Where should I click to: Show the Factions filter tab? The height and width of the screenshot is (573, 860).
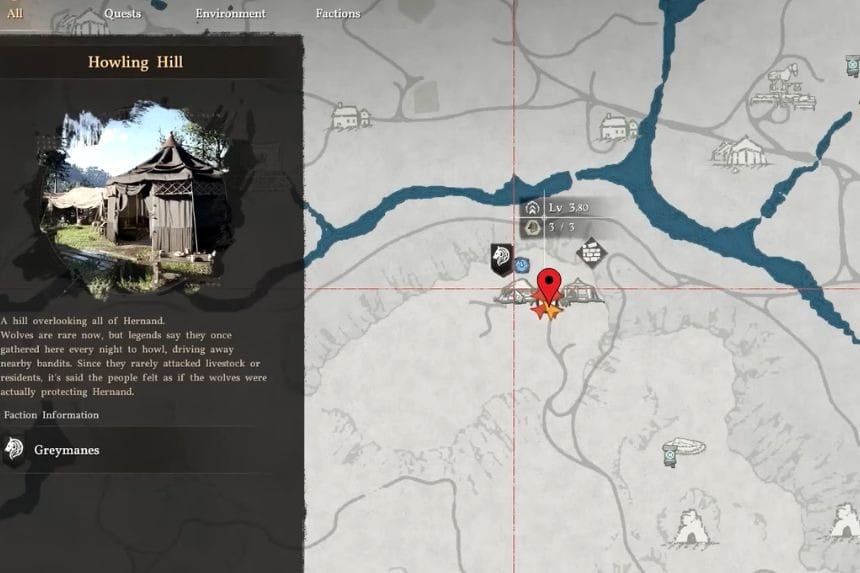[x=338, y=14]
